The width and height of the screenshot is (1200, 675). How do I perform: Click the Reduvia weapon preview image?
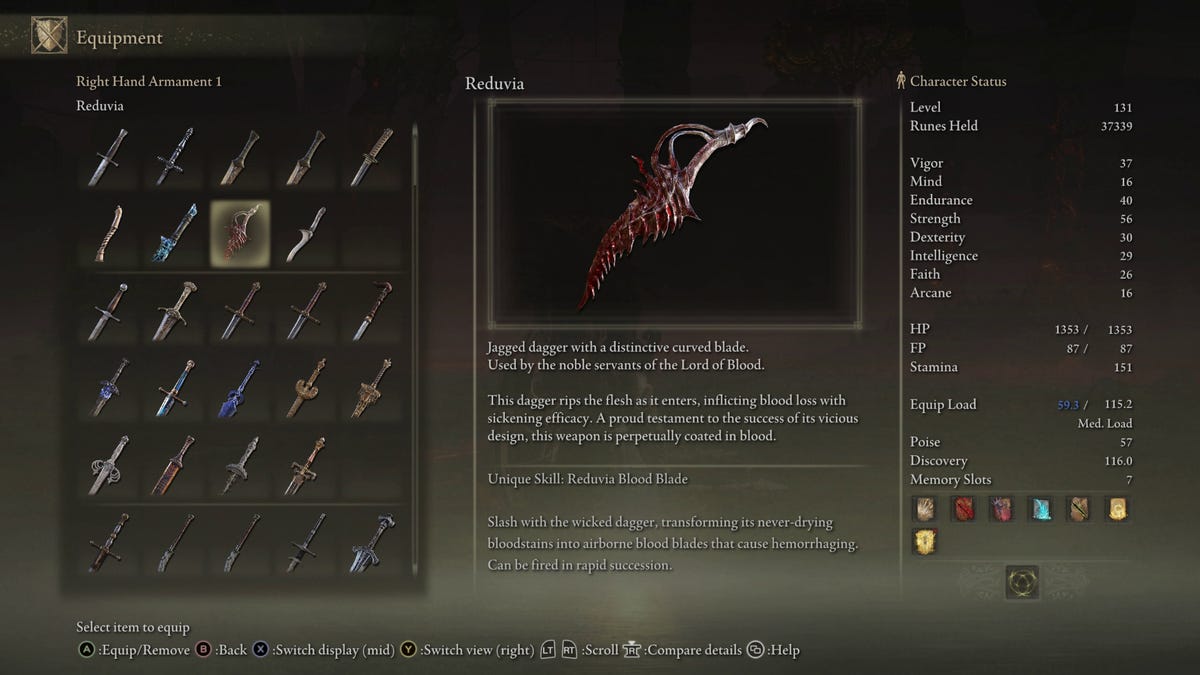[x=674, y=214]
